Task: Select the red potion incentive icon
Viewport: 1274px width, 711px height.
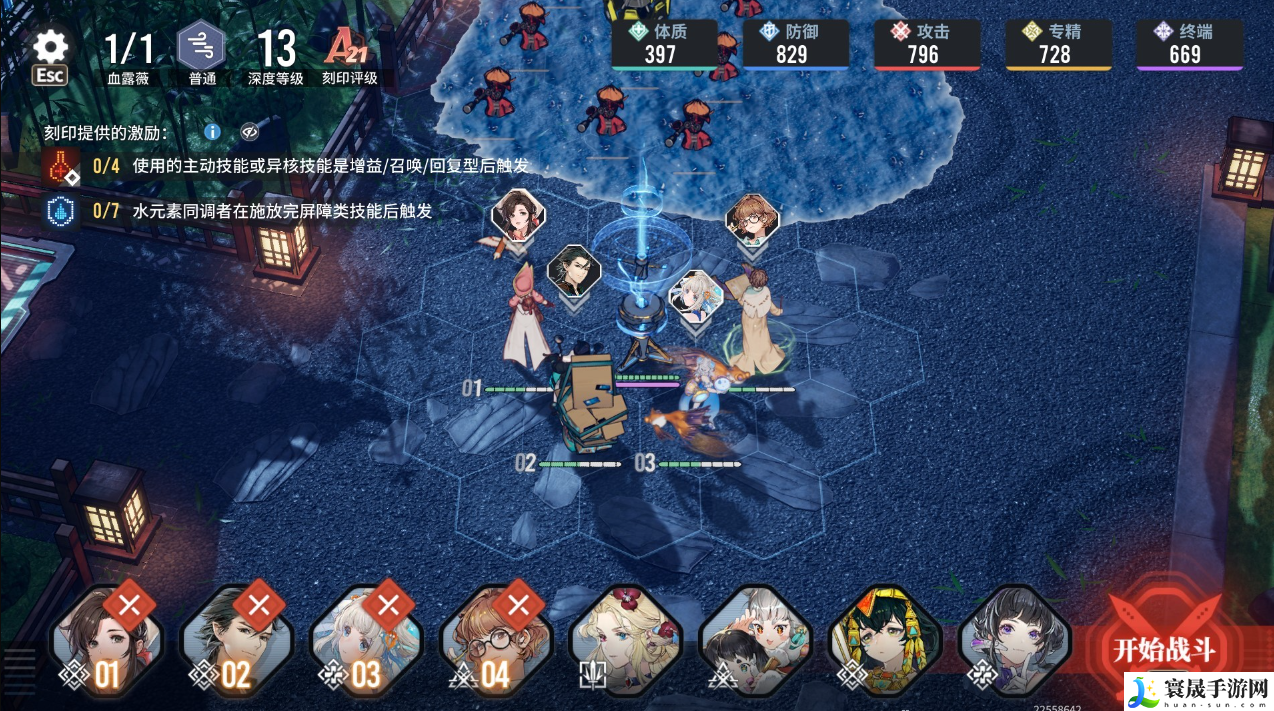Action: tap(62, 167)
